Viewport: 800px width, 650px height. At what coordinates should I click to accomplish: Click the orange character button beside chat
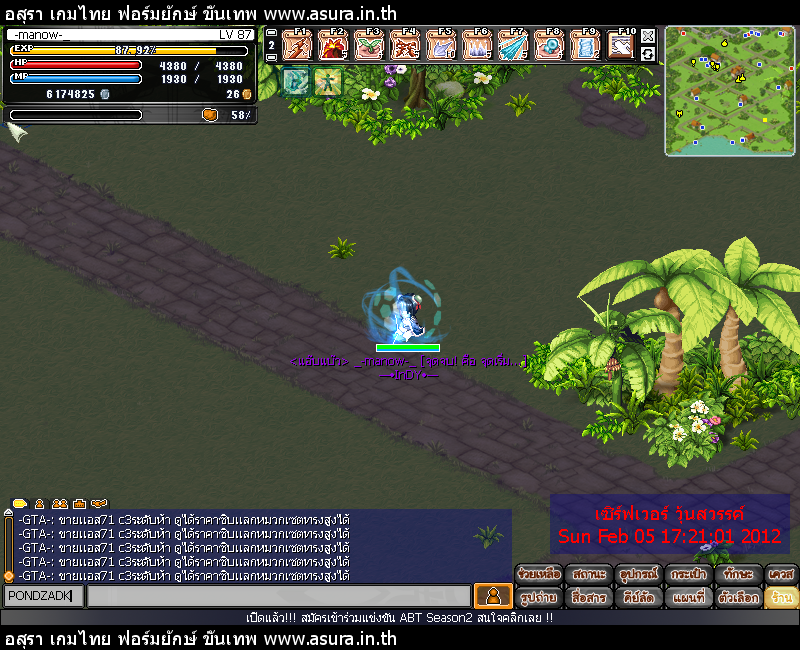pos(492,596)
